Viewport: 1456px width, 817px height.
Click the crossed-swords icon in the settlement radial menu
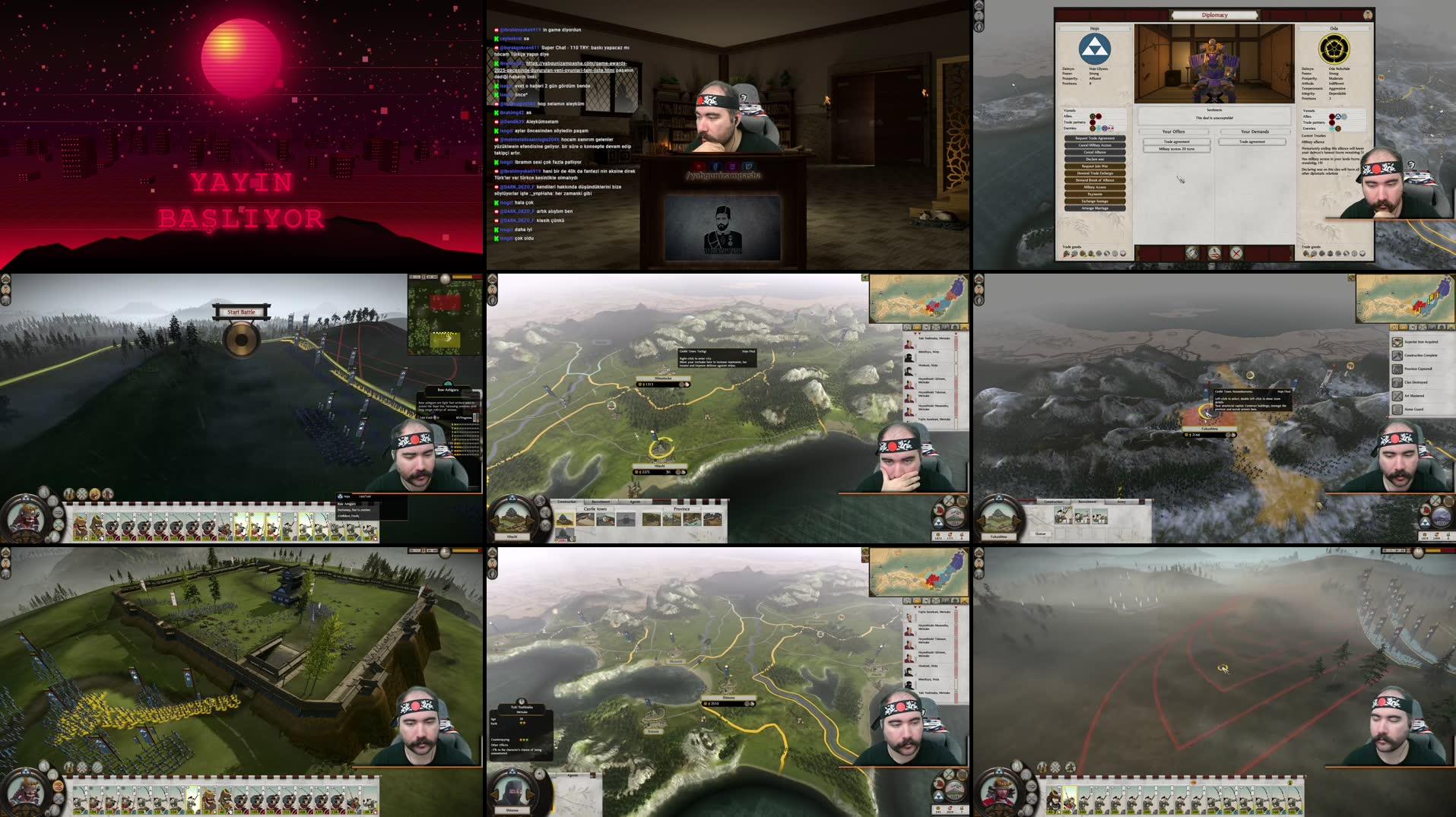545,525
